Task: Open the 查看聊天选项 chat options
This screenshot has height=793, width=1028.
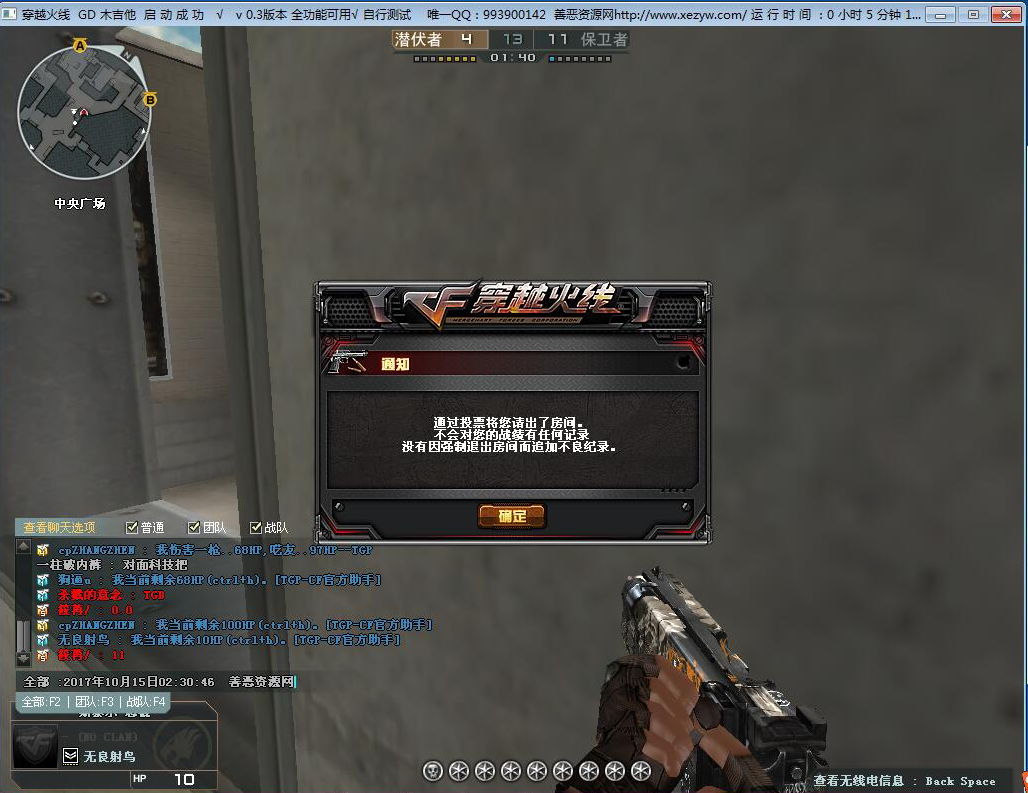Action: point(60,528)
